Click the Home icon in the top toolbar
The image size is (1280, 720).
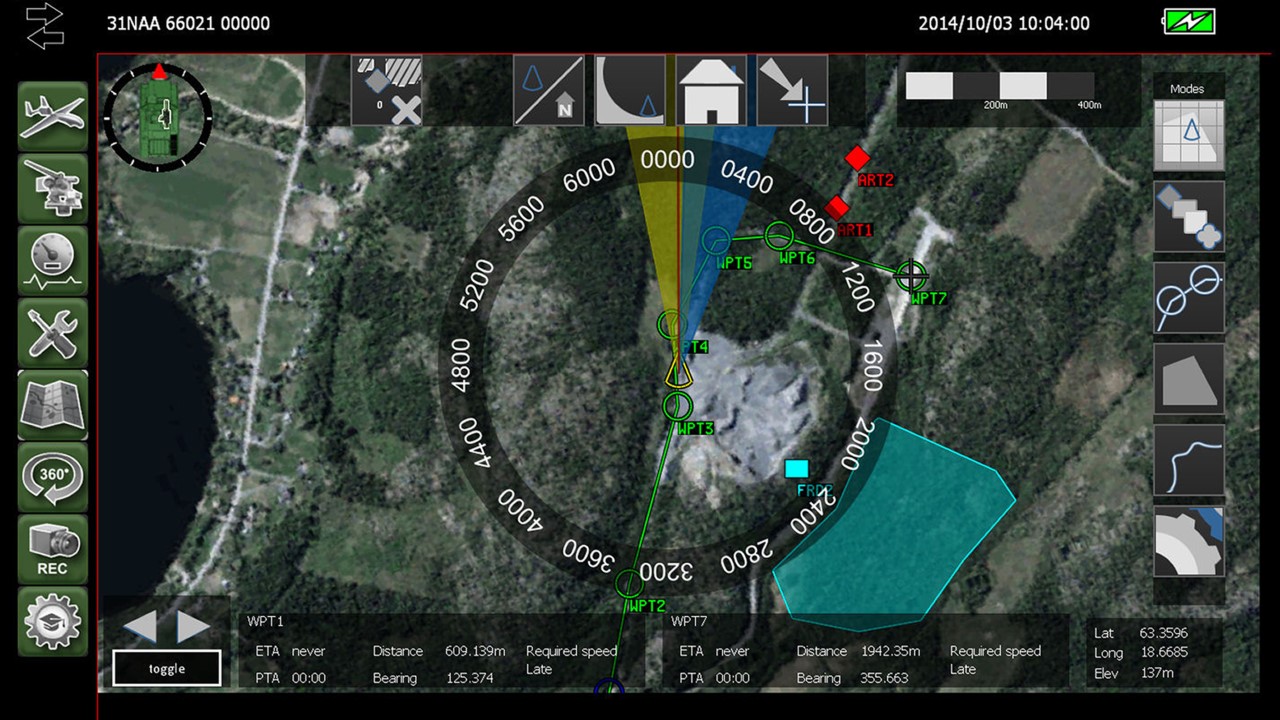coord(710,90)
